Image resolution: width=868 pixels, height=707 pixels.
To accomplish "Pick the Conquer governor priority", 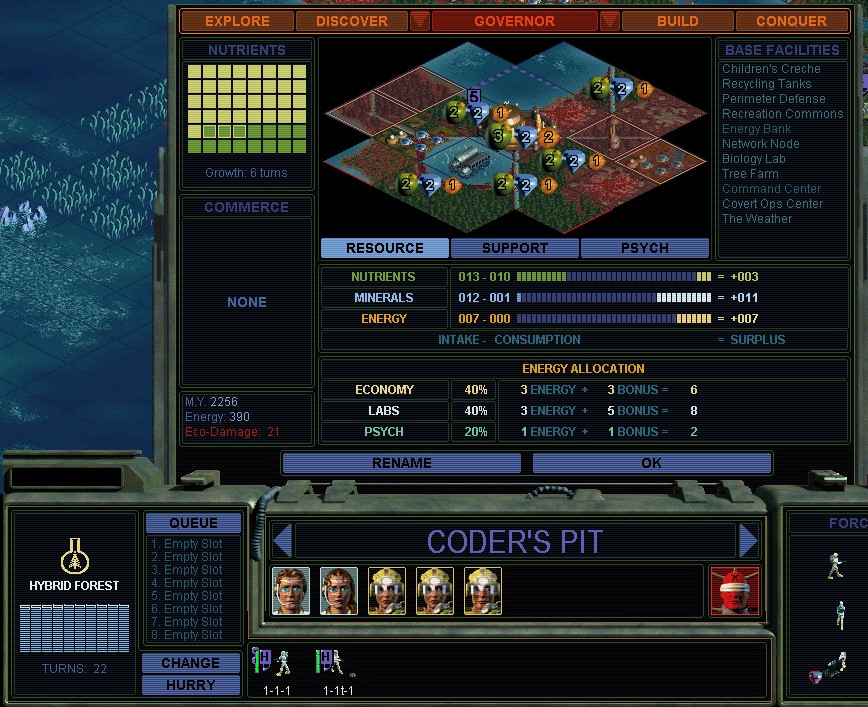I will tap(791, 21).
